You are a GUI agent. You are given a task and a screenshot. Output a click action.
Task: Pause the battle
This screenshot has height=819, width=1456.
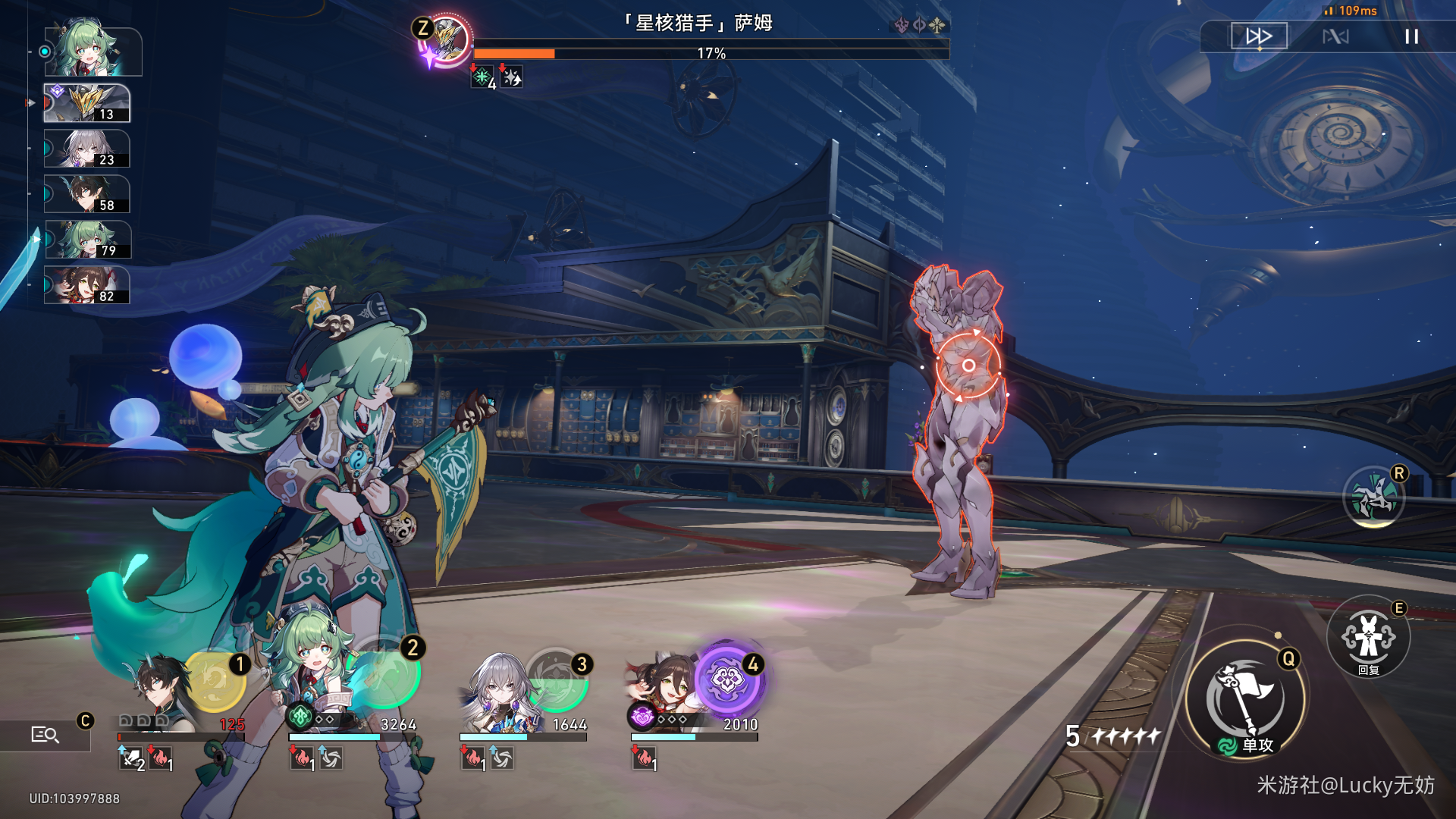pos(1411,36)
